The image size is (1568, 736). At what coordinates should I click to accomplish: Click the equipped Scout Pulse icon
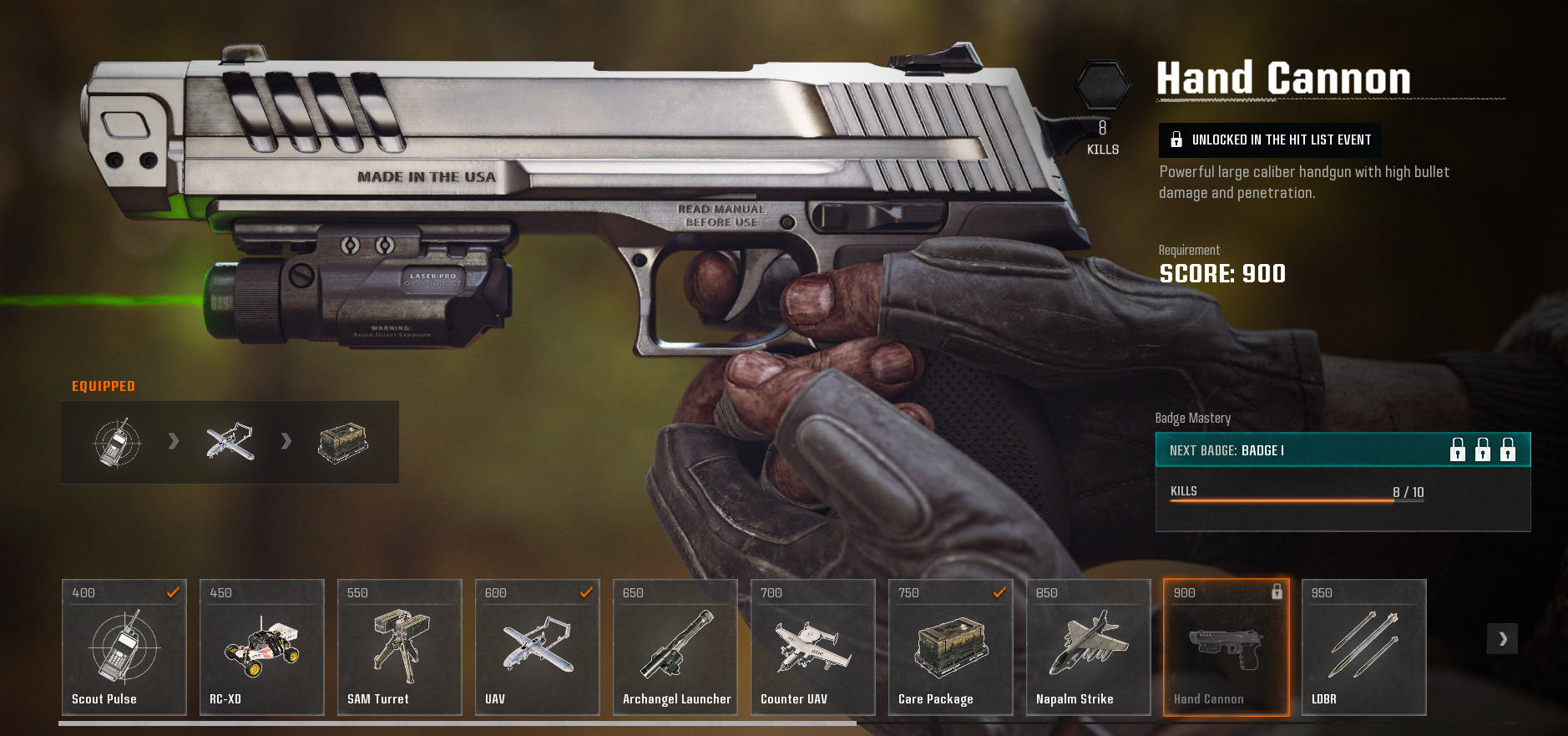click(117, 442)
